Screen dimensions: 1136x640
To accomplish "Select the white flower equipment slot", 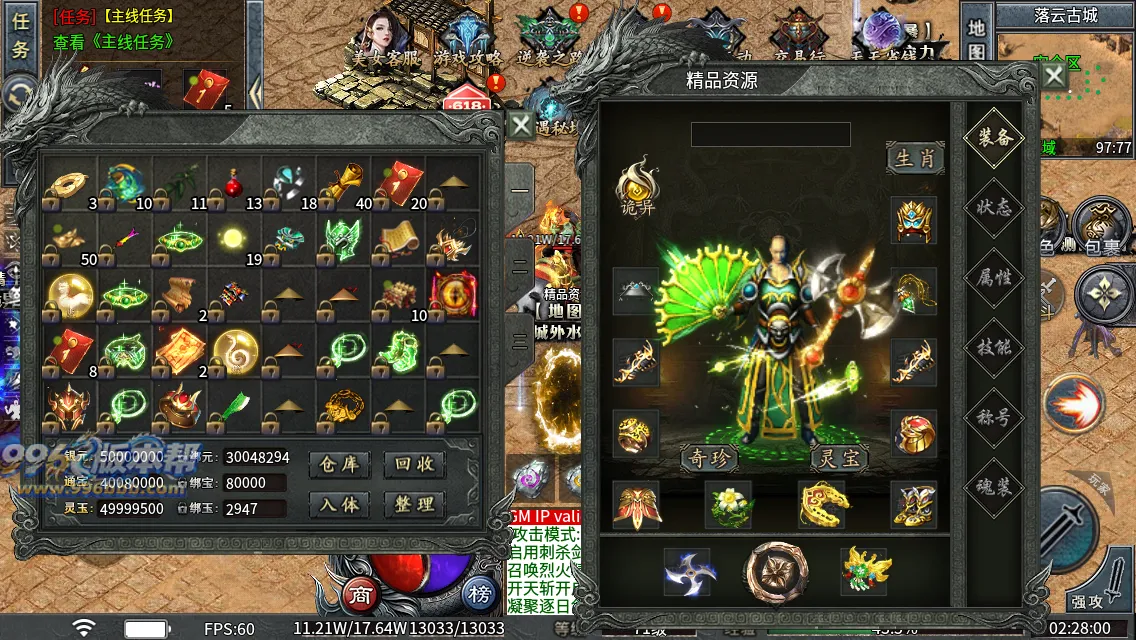I will [728, 504].
